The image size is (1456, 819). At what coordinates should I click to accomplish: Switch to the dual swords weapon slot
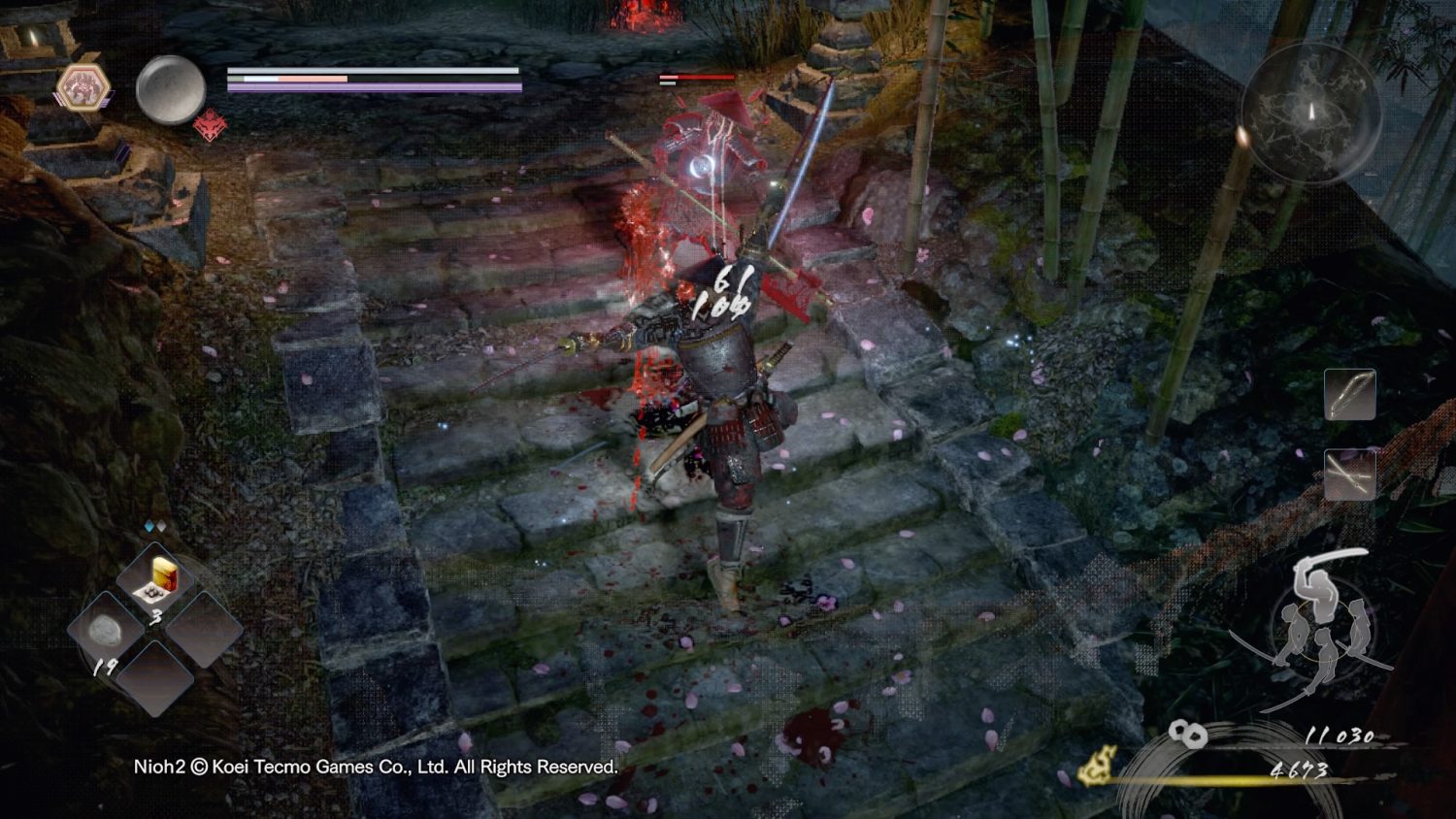[x=1349, y=475]
